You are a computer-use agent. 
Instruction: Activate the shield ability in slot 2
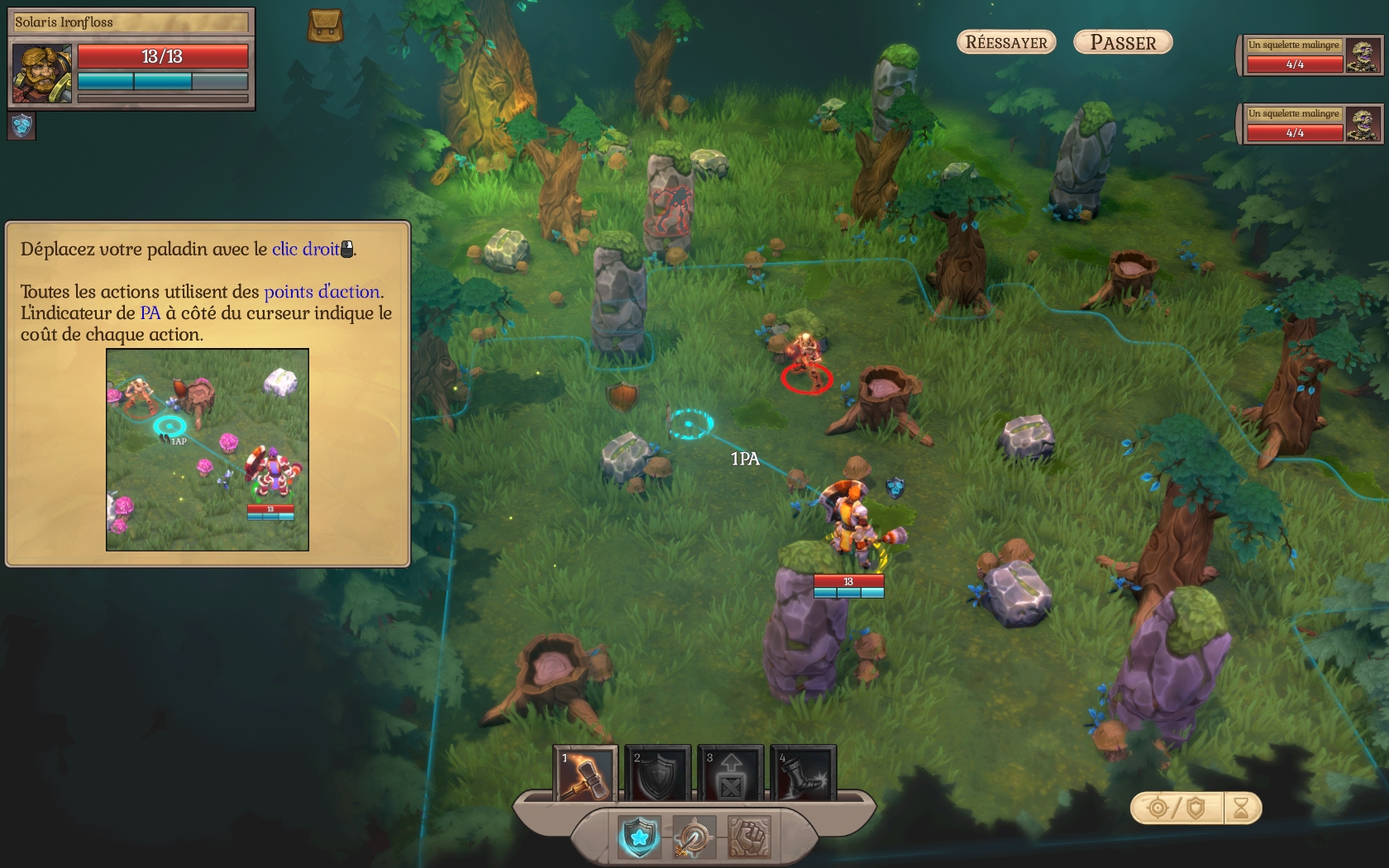[657, 774]
